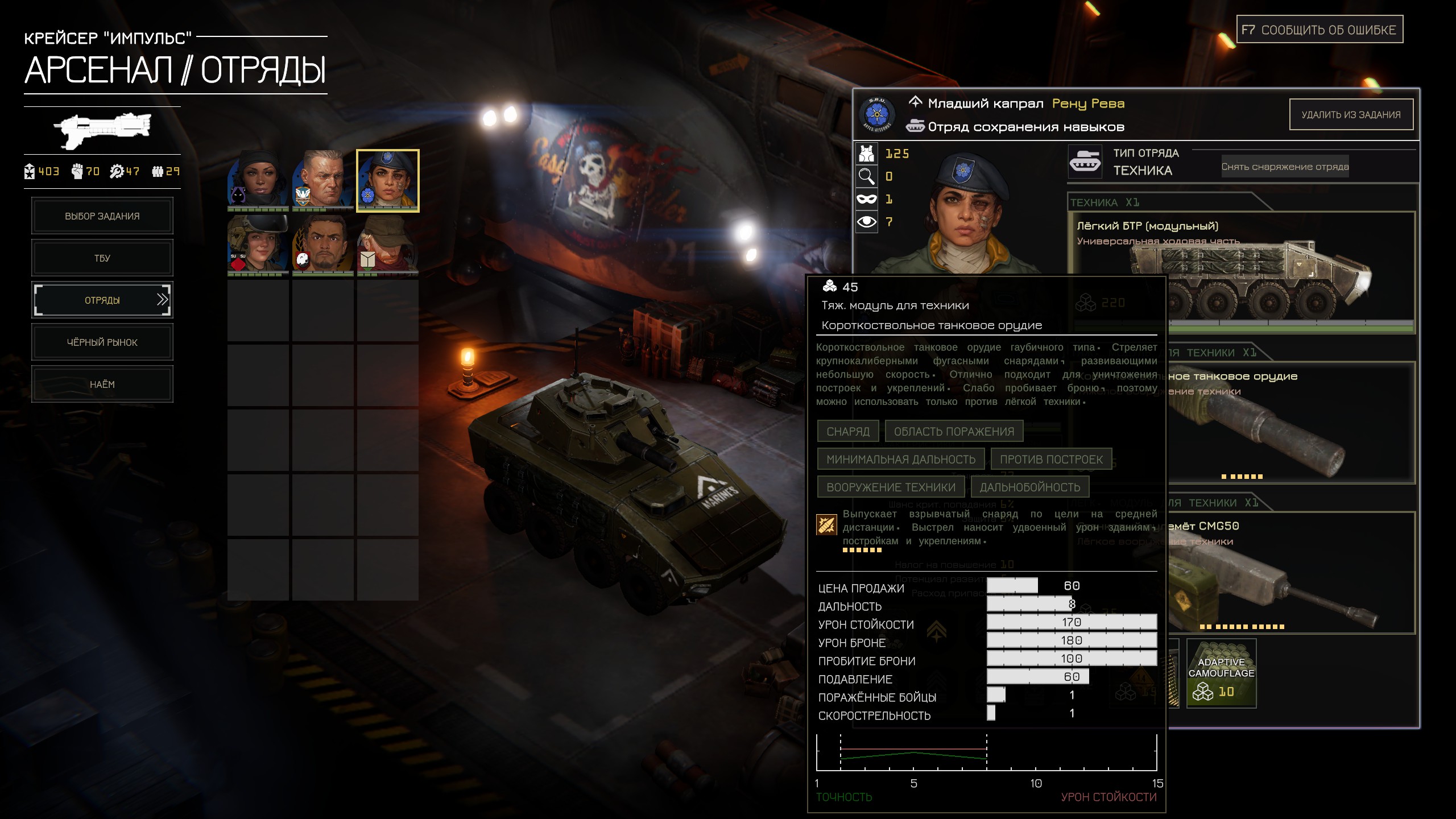Viewport: 1456px width, 819px height.
Task: Click the ПРОТИВ ПОСТРОЕК tag
Action: coord(1051,460)
